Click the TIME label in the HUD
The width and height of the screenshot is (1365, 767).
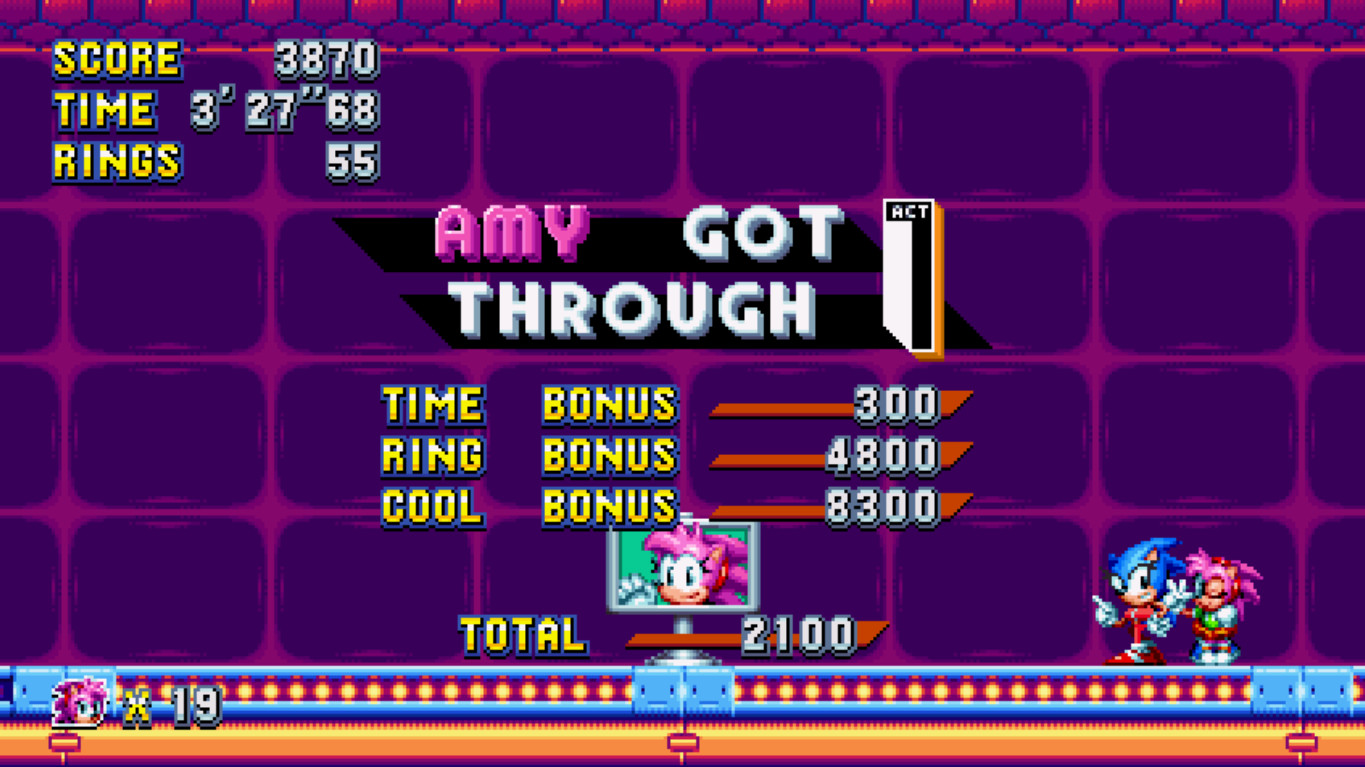[104, 110]
